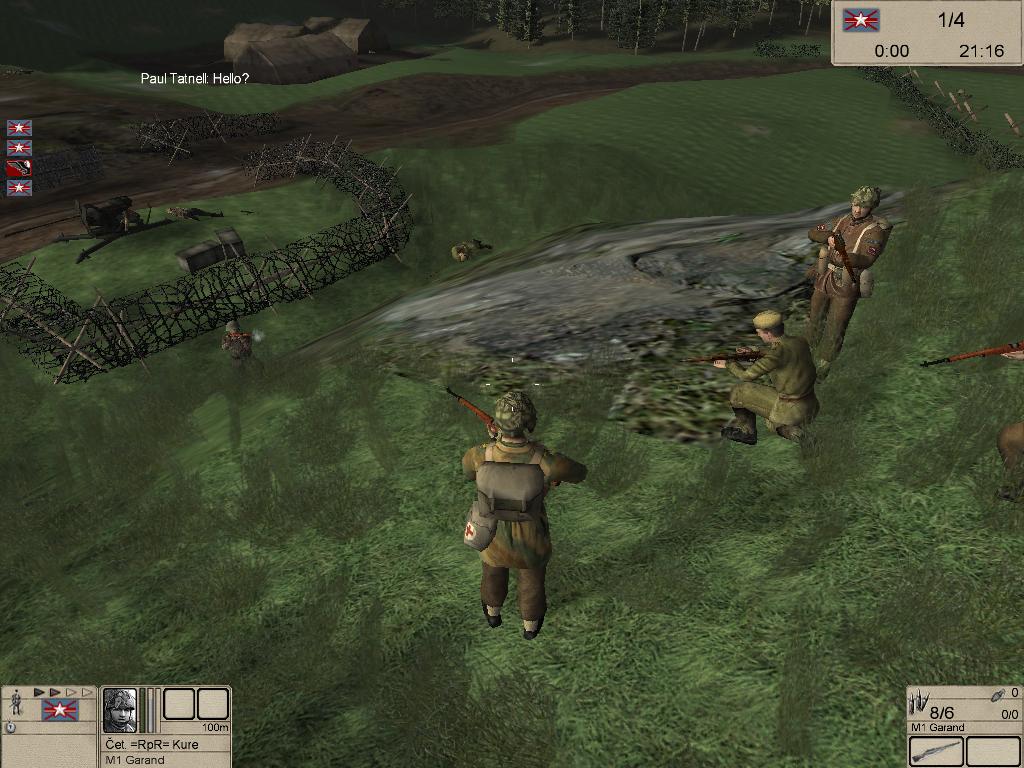The image size is (1024, 768).
Task: Click the stopwatch icon
Action: (x=10, y=727)
